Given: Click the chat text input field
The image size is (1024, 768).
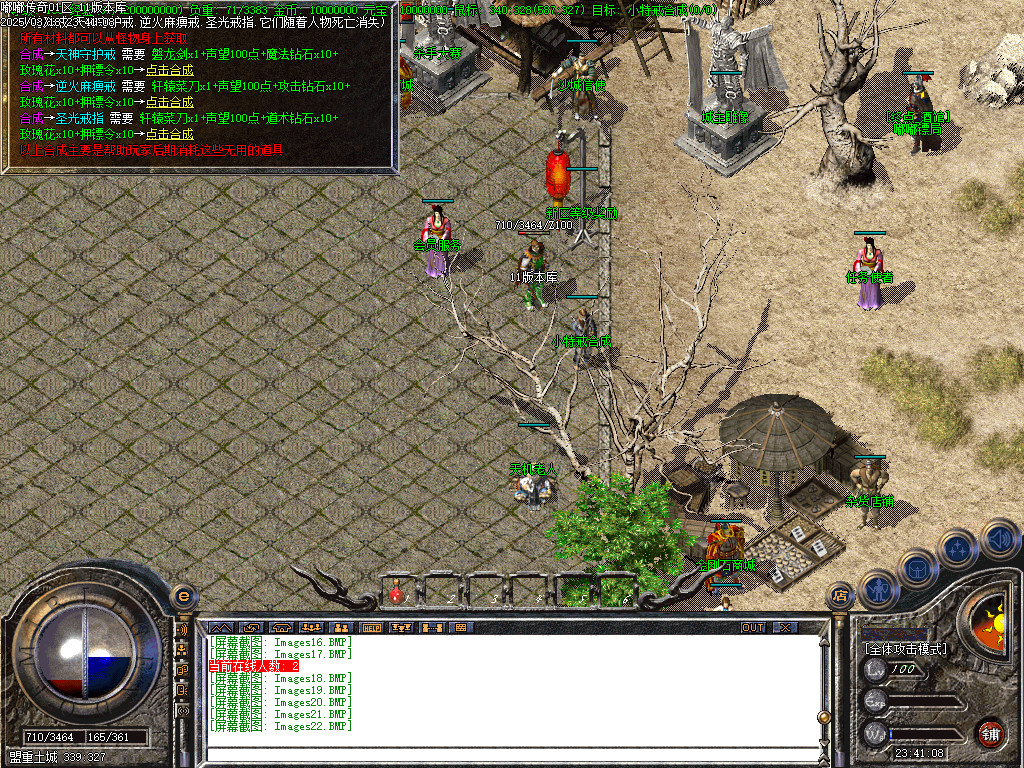Looking at the screenshot, I should pos(510,755).
